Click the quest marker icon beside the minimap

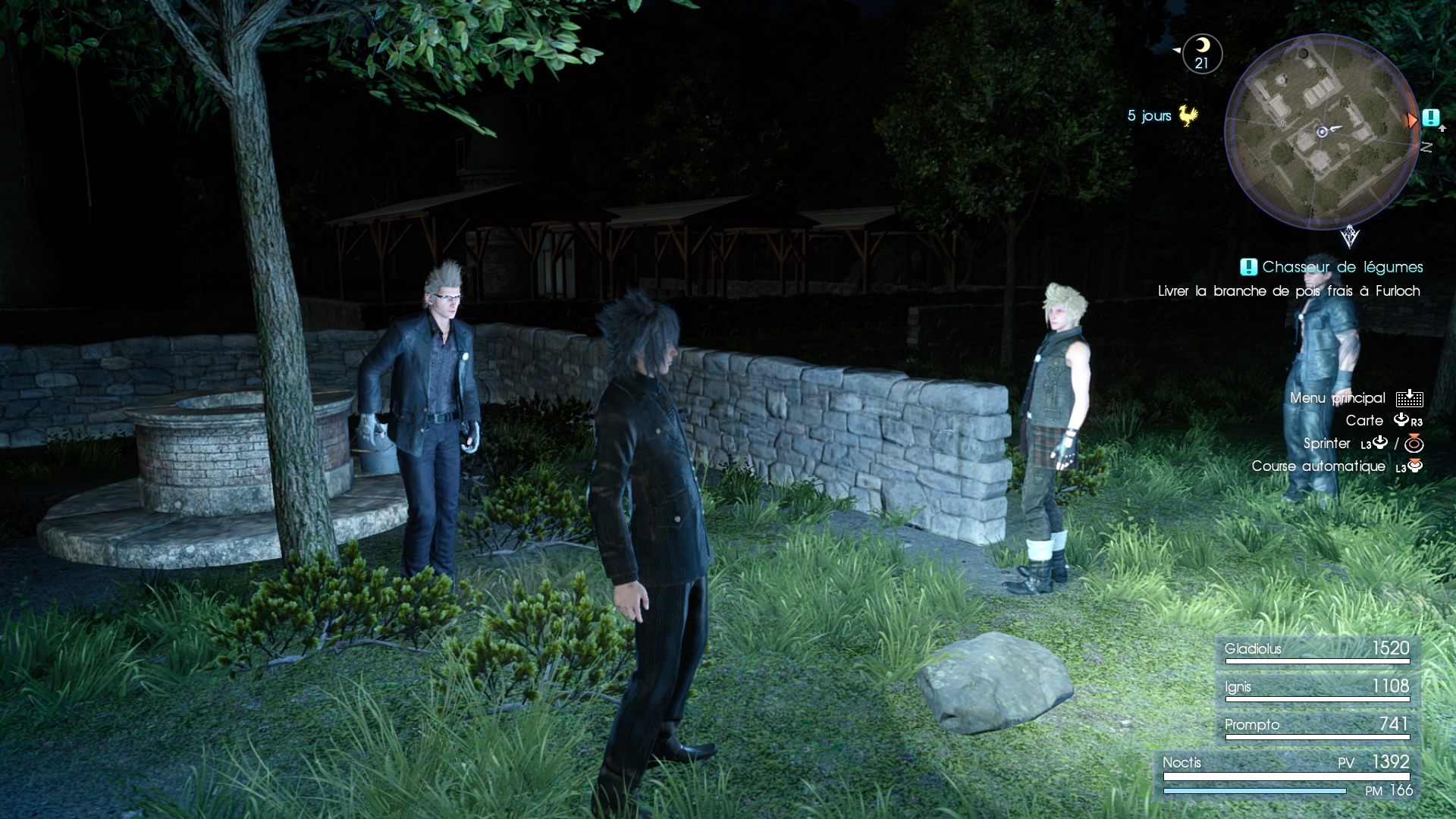pyautogui.click(x=1430, y=118)
